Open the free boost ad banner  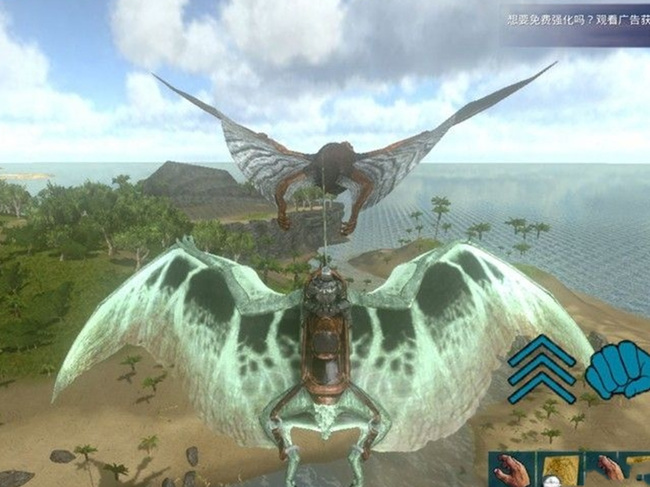pos(578,24)
